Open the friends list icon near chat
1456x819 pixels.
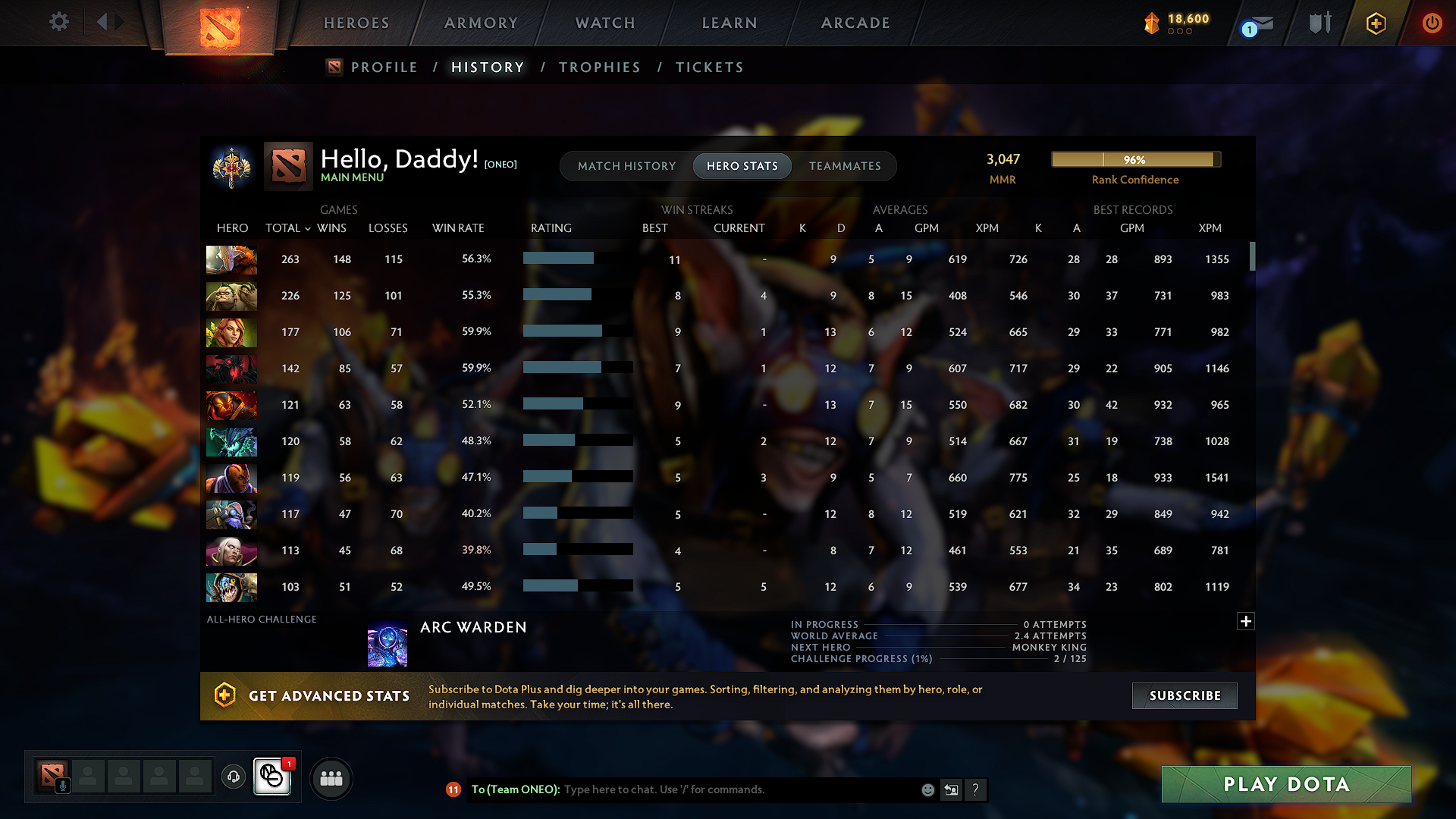[331, 778]
